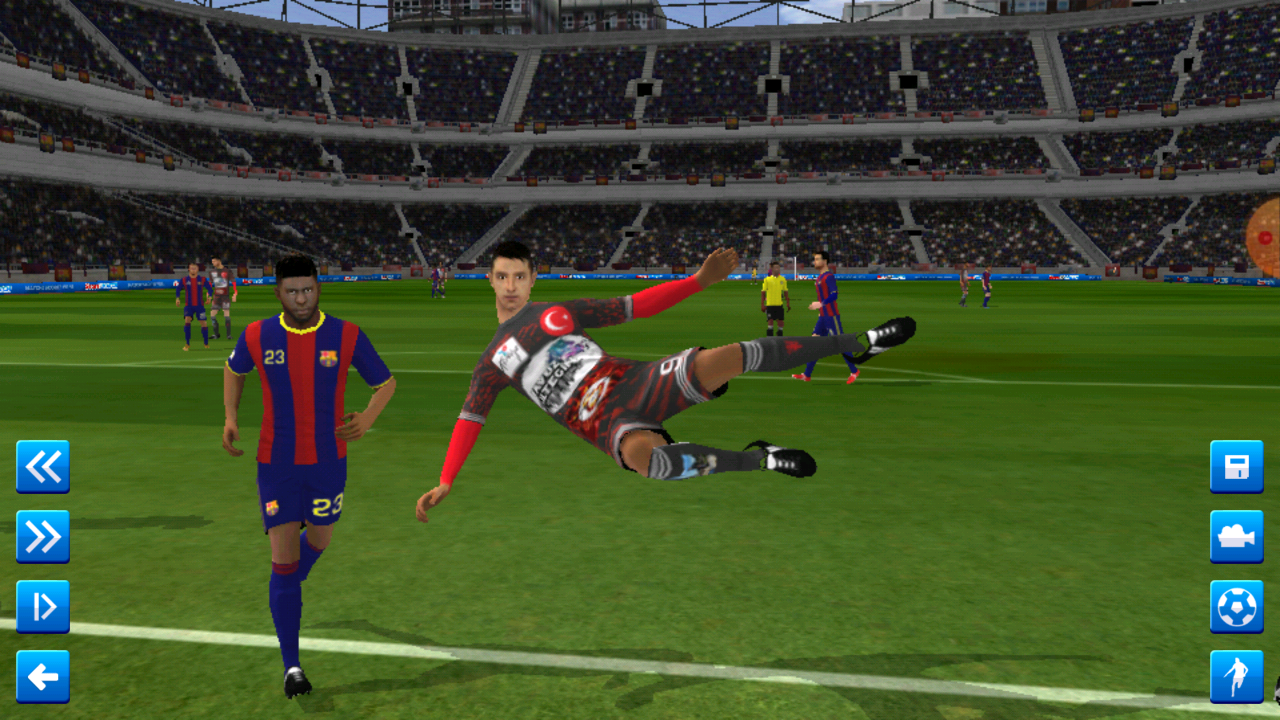
Task: Rewind the replay with the double-left arrows
Action: (42, 468)
